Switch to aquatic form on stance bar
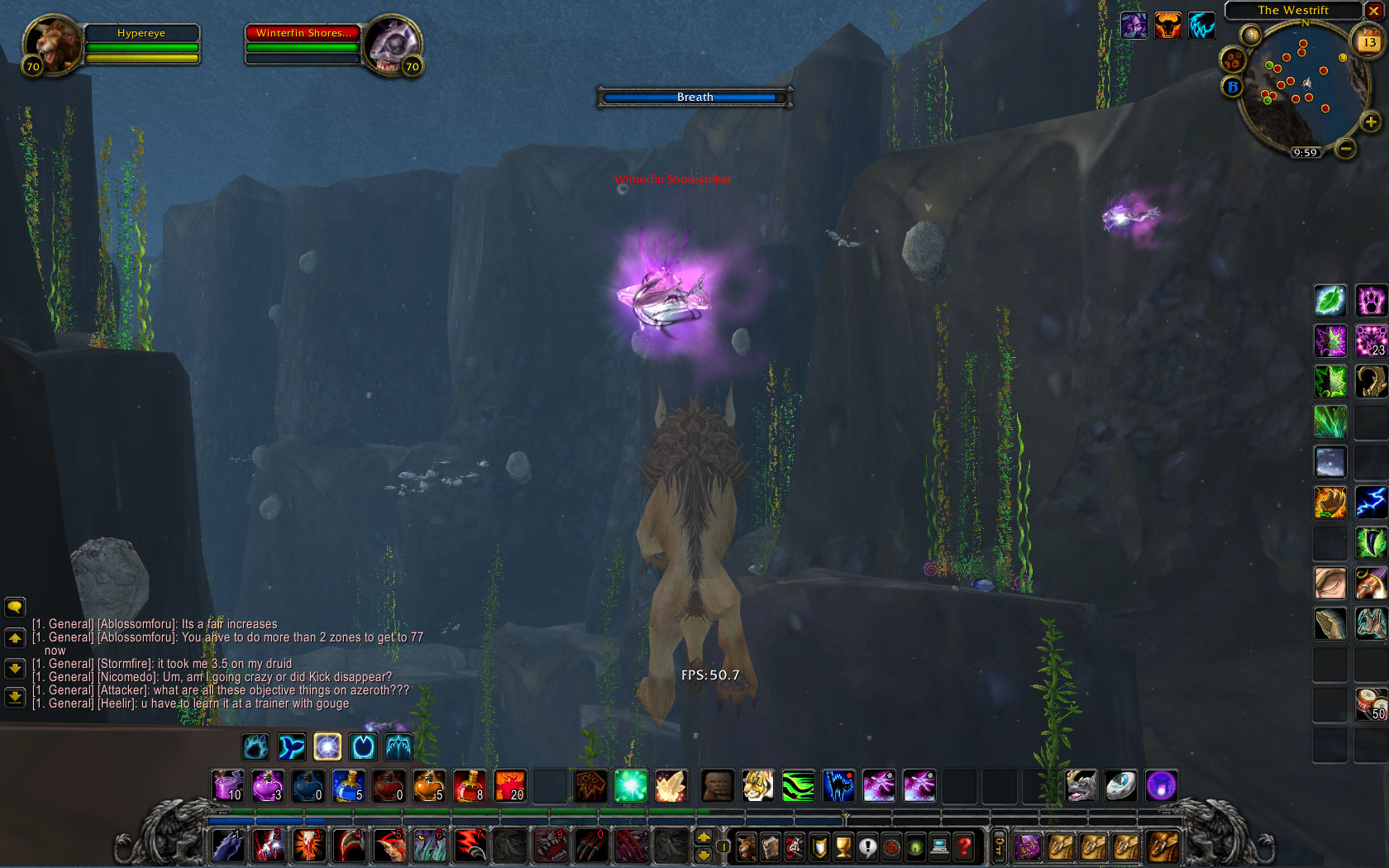Image resolution: width=1389 pixels, height=868 pixels. (291, 746)
